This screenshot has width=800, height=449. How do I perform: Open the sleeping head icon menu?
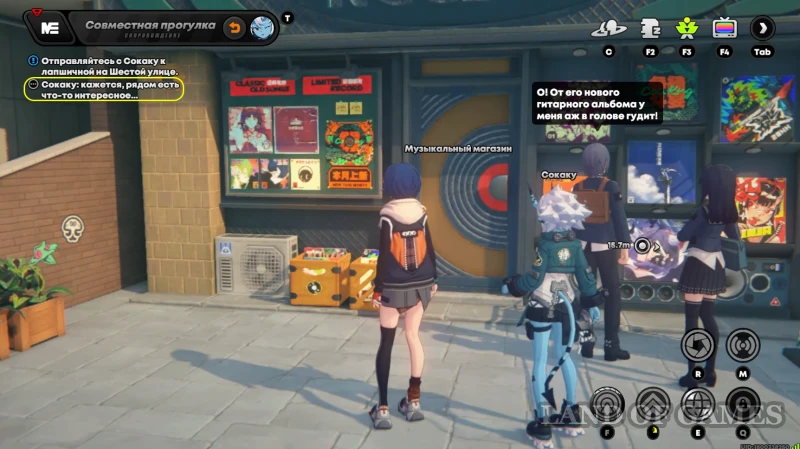click(x=649, y=28)
